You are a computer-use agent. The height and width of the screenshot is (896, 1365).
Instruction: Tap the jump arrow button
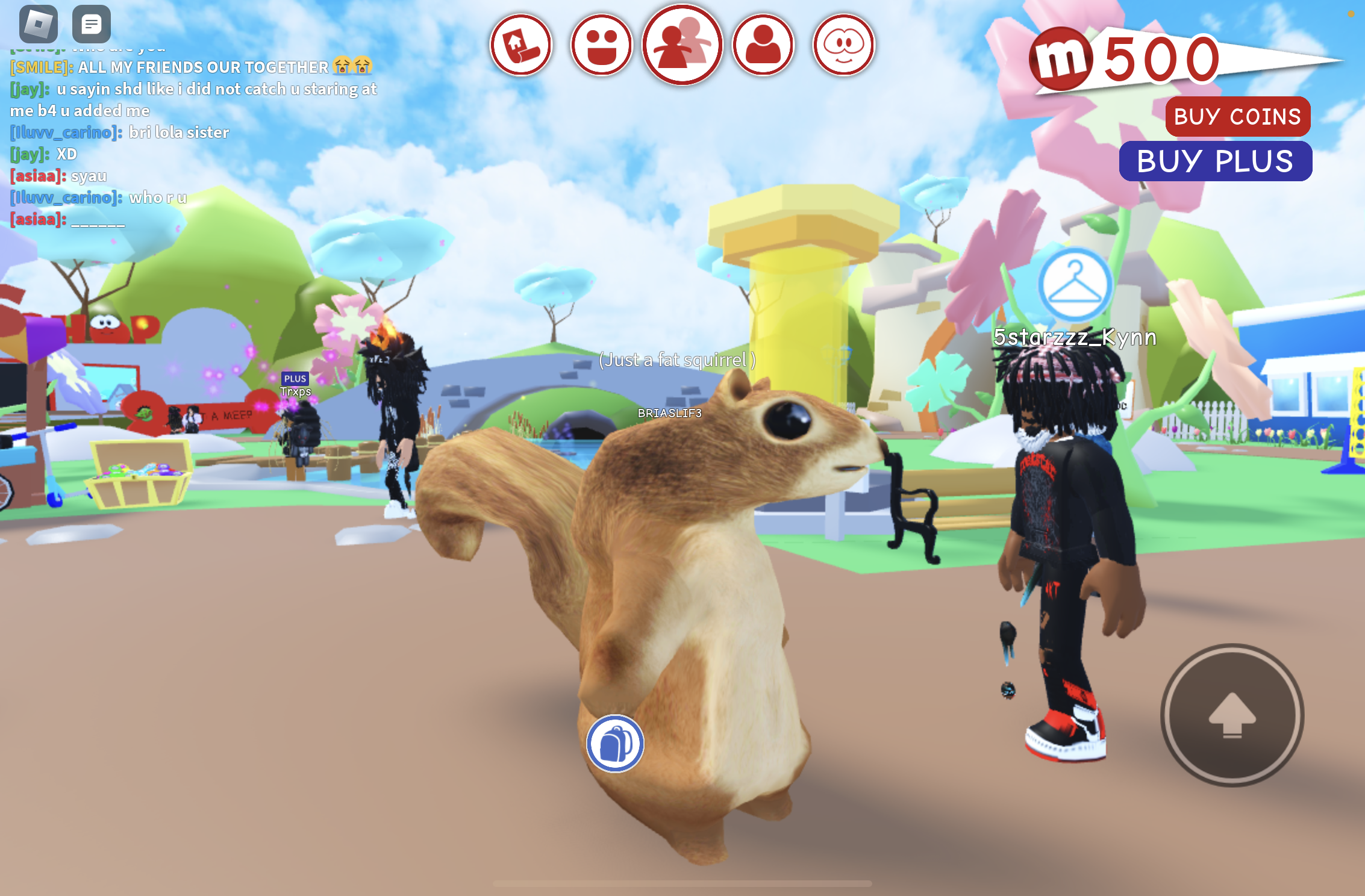pyautogui.click(x=1232, y=715)
